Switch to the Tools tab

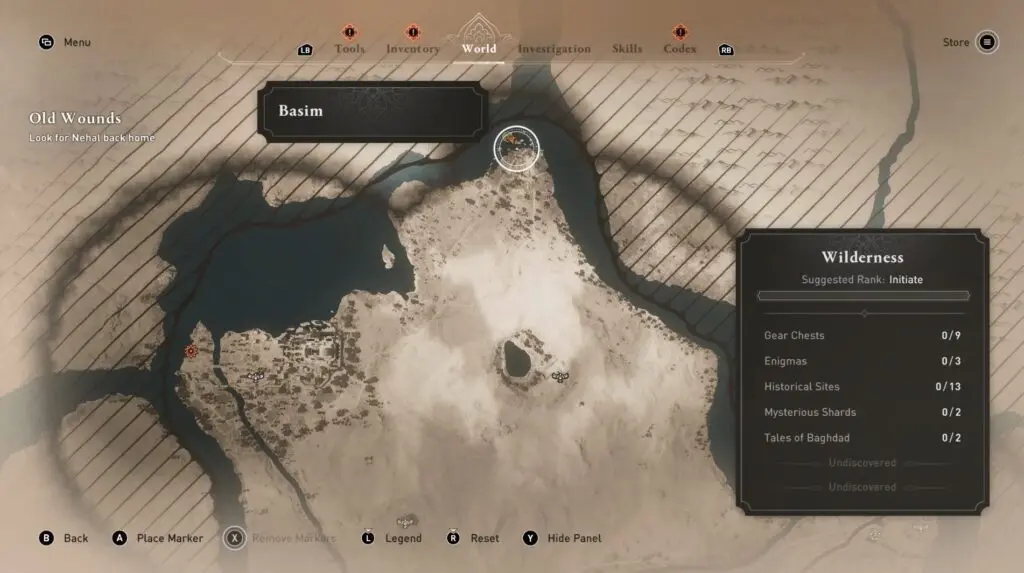tap(349, 49)
